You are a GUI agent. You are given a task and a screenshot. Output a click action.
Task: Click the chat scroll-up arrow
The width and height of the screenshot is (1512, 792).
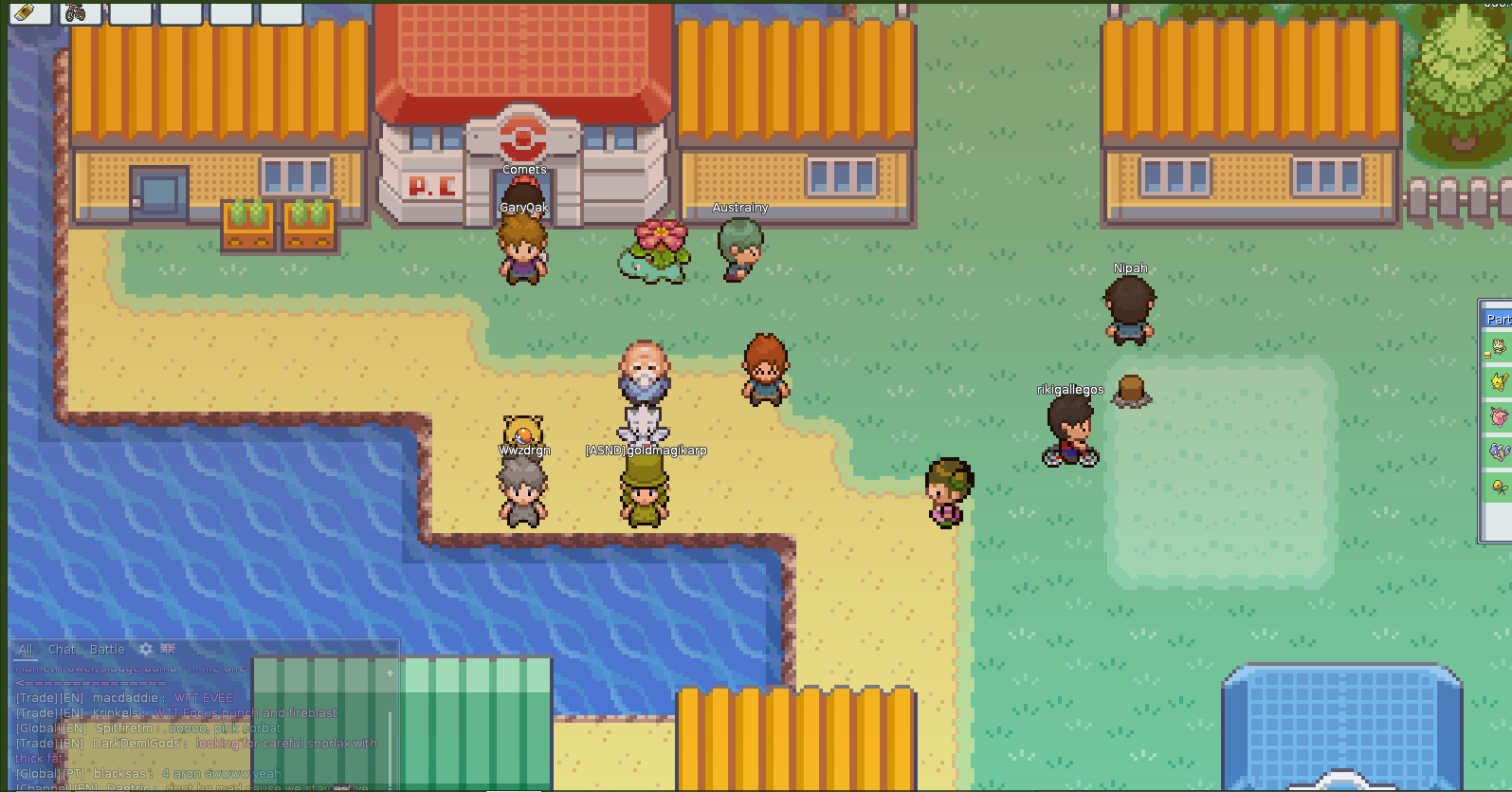click(x=390, y=672)
